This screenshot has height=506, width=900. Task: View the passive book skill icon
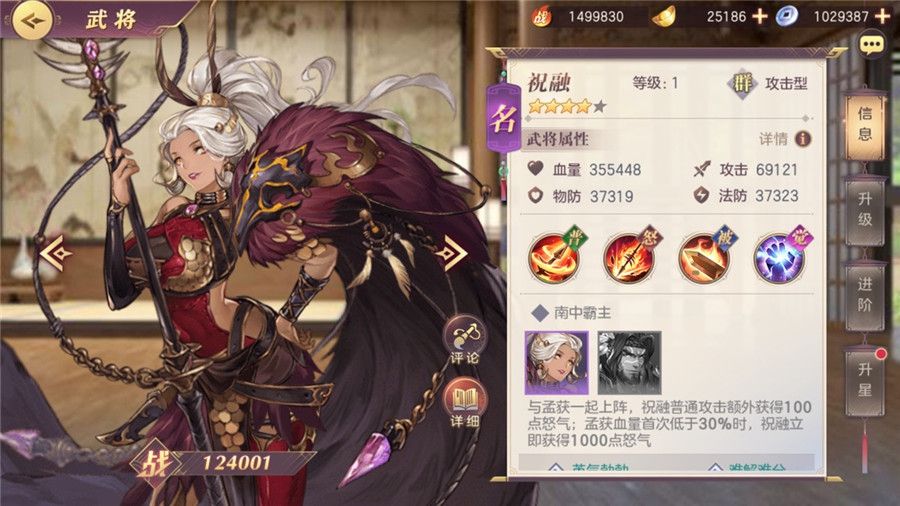[704, 256]
